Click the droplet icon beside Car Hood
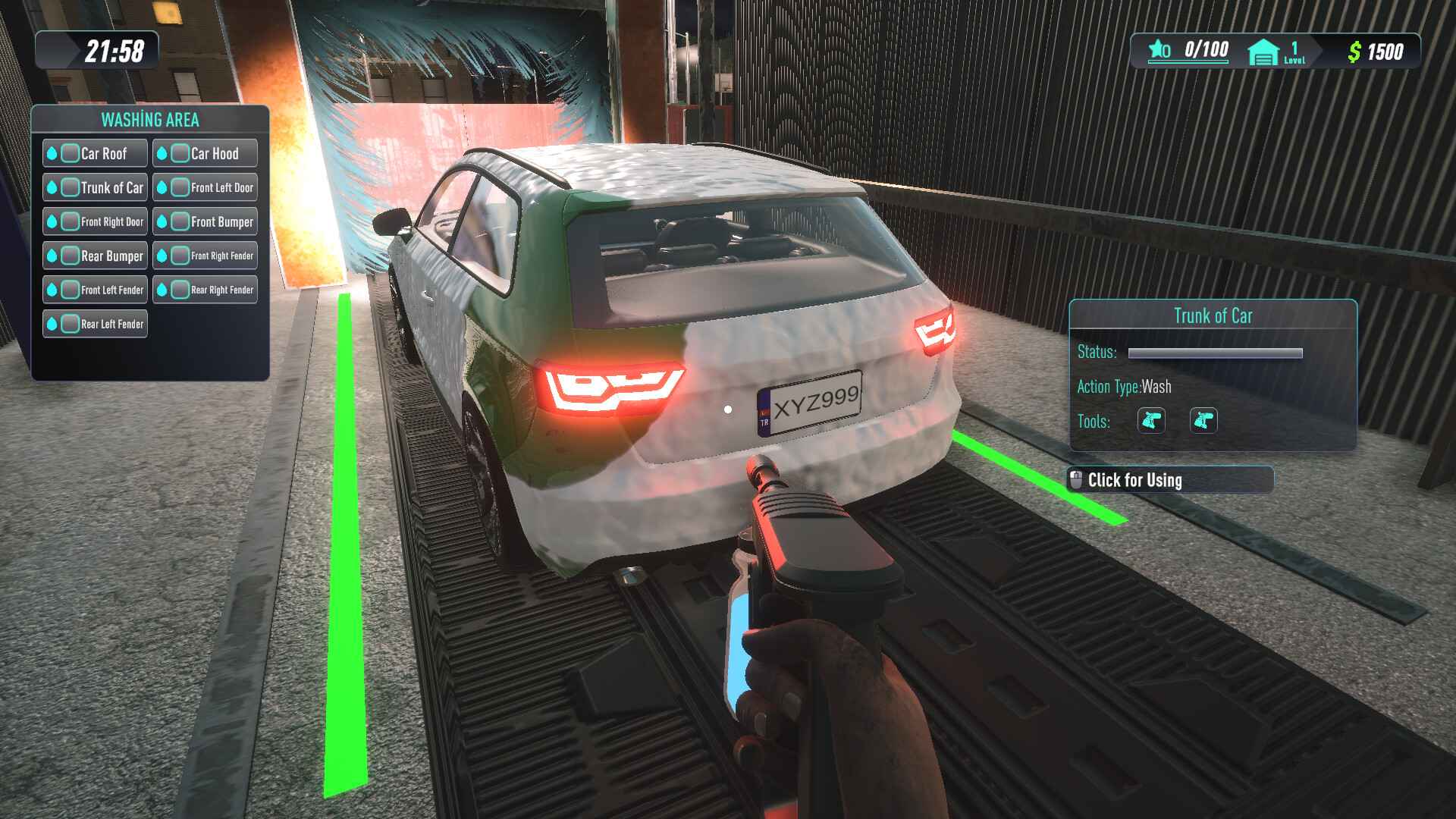 [162, 152]
